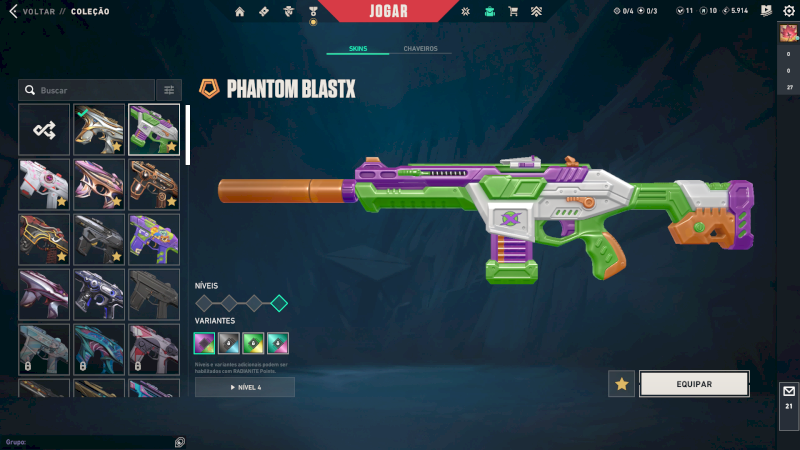Open the home screen icon
Image resolution: width=800 pixels, height=450 pixels.
(240, 12)
